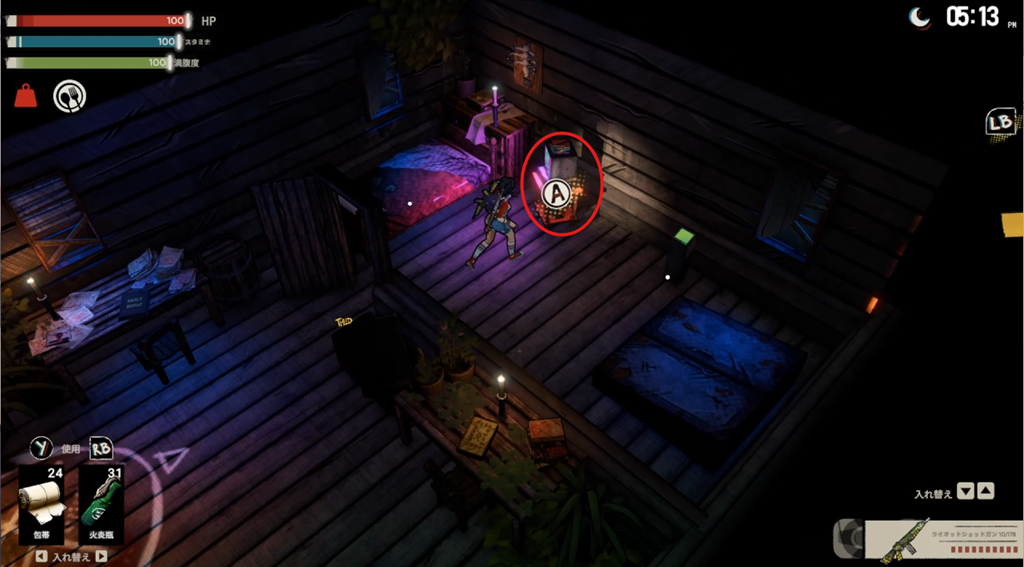Click the fork and spoon hunger icon
1024x567 pixels.
(69, 96)
